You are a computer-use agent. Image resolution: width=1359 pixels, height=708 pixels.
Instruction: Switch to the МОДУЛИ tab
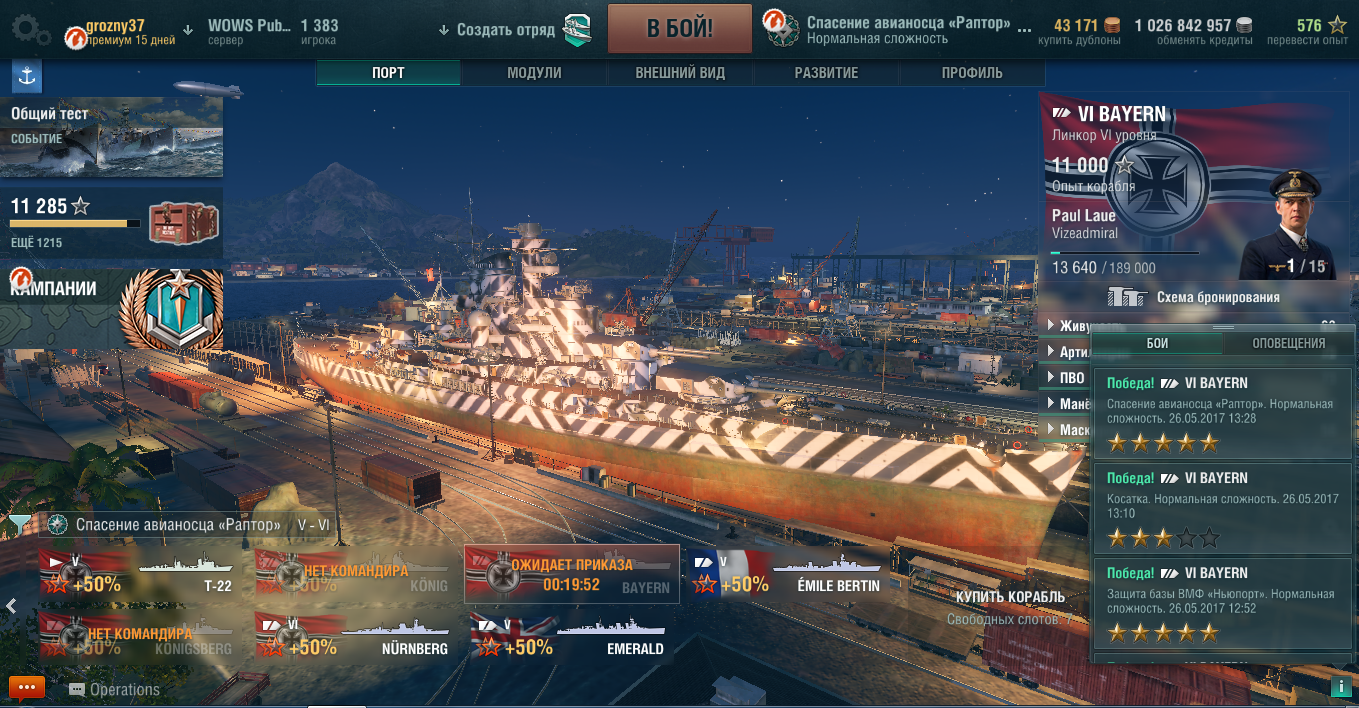coord(534,73)
